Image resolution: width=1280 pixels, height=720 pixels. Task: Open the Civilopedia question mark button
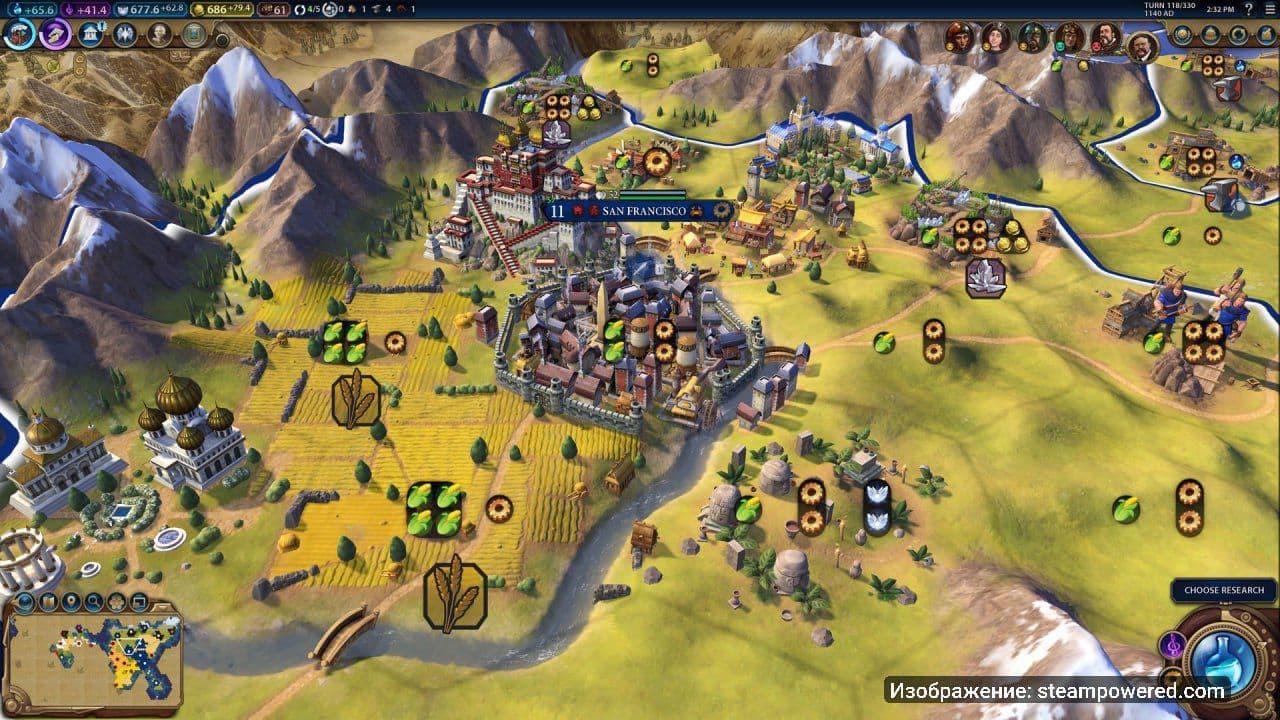tap(1249, 9)
